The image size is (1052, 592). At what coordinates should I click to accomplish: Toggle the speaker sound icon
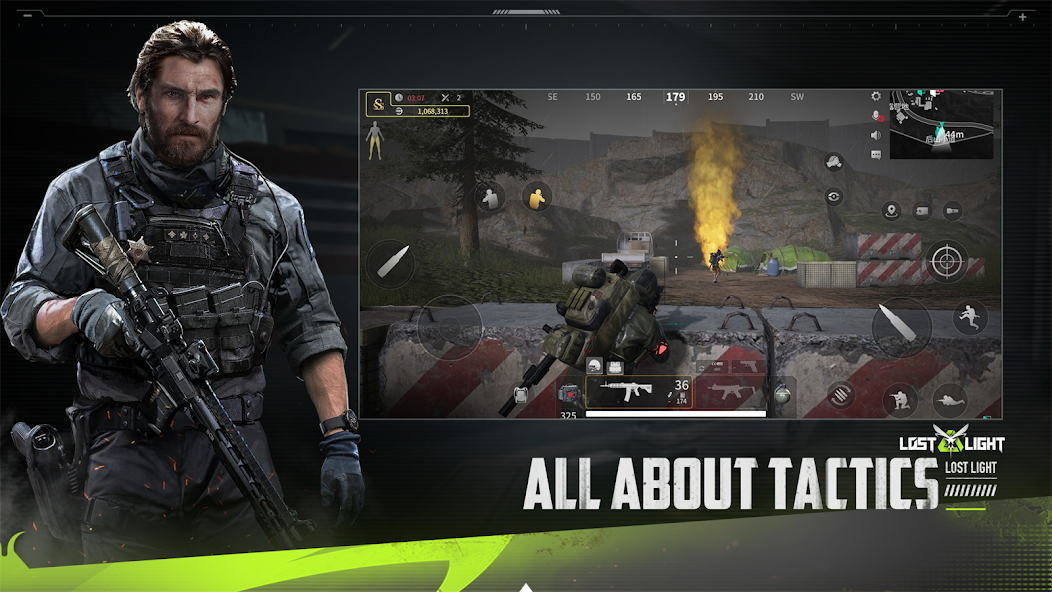coord(876,135)
